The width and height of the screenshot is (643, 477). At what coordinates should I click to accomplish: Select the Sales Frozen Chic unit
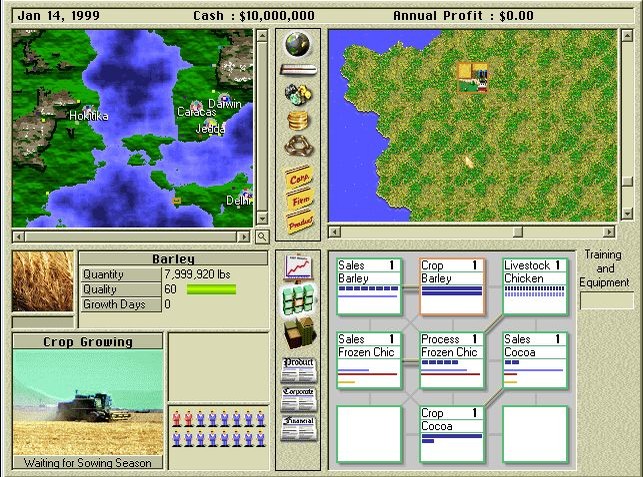[369, 360]
